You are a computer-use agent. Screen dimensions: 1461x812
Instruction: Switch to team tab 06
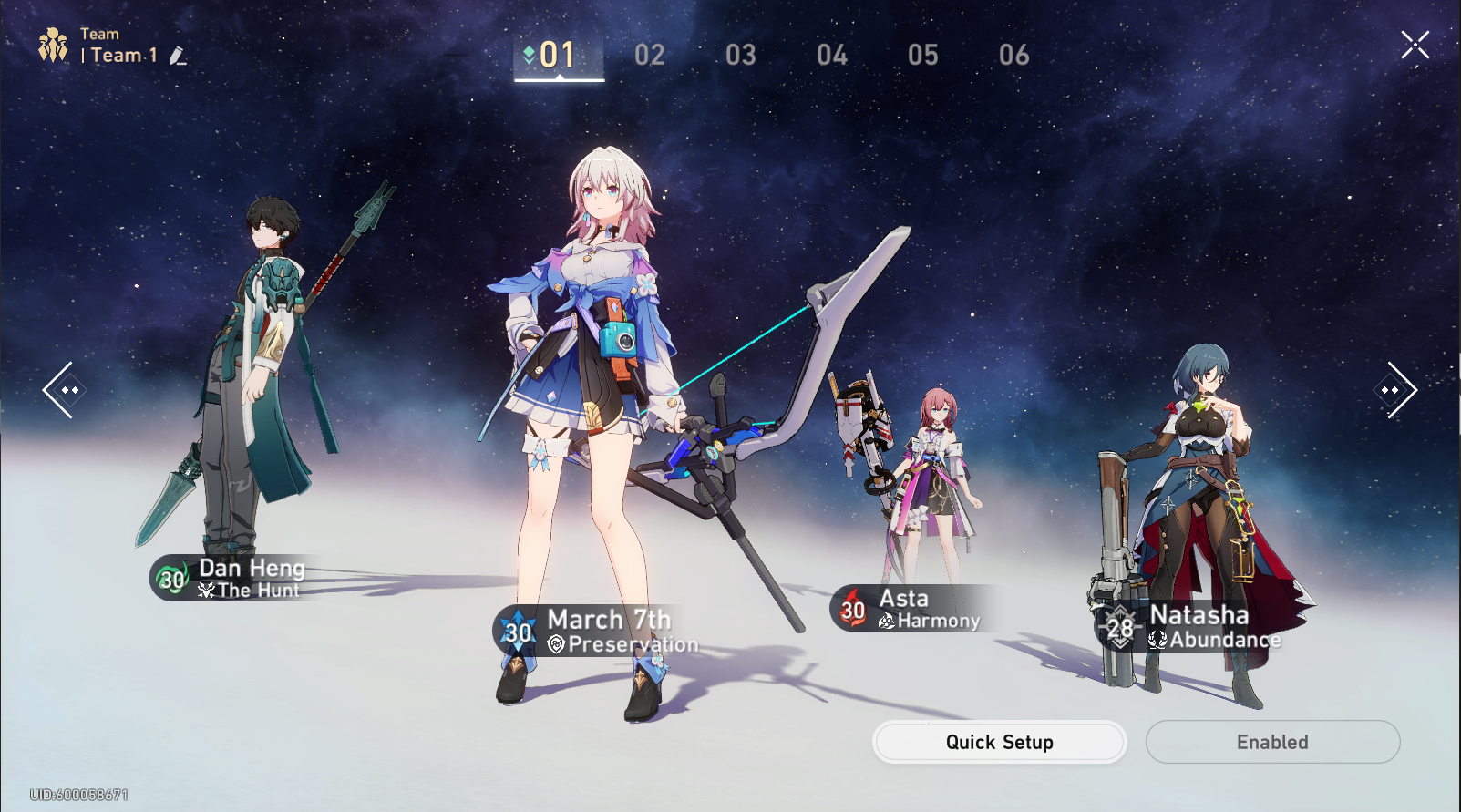tap(1013, 55)
